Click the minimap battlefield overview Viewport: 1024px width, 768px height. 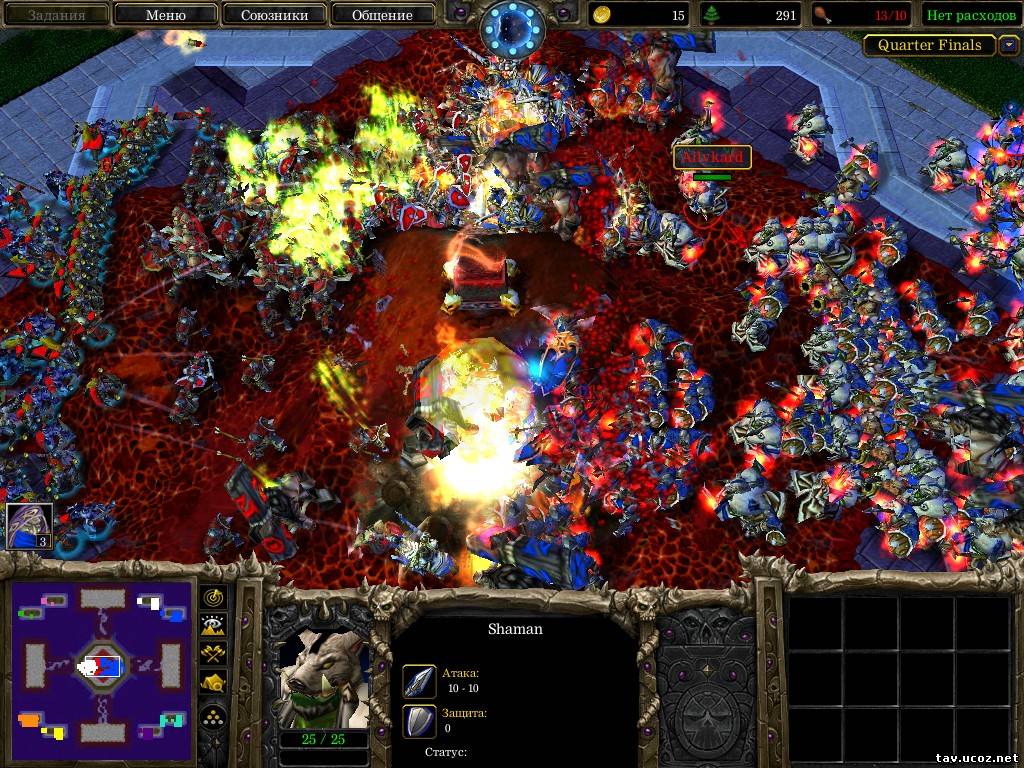pos(102,665)
